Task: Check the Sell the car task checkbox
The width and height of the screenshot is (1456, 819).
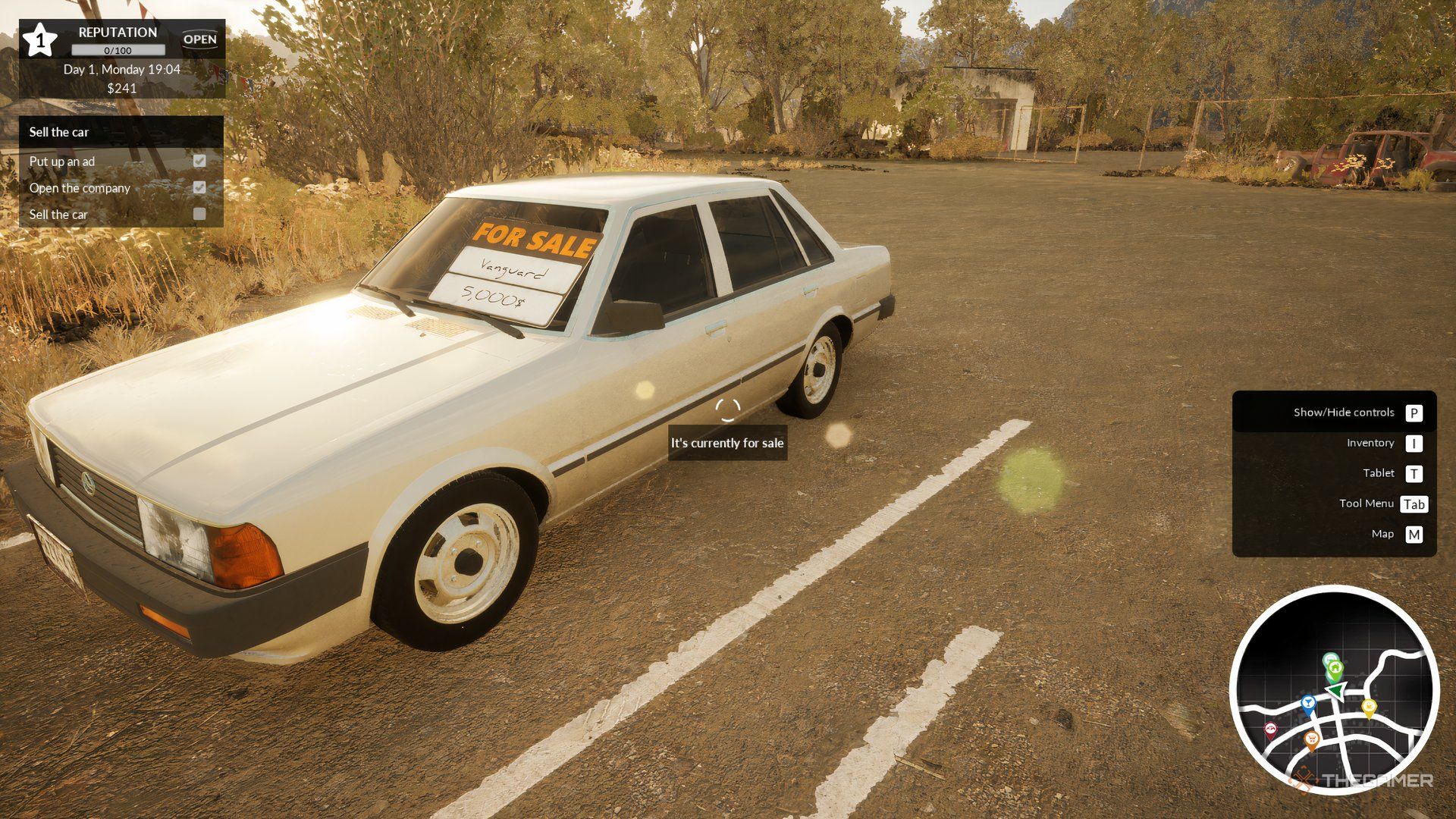Action: click(200, 215)
